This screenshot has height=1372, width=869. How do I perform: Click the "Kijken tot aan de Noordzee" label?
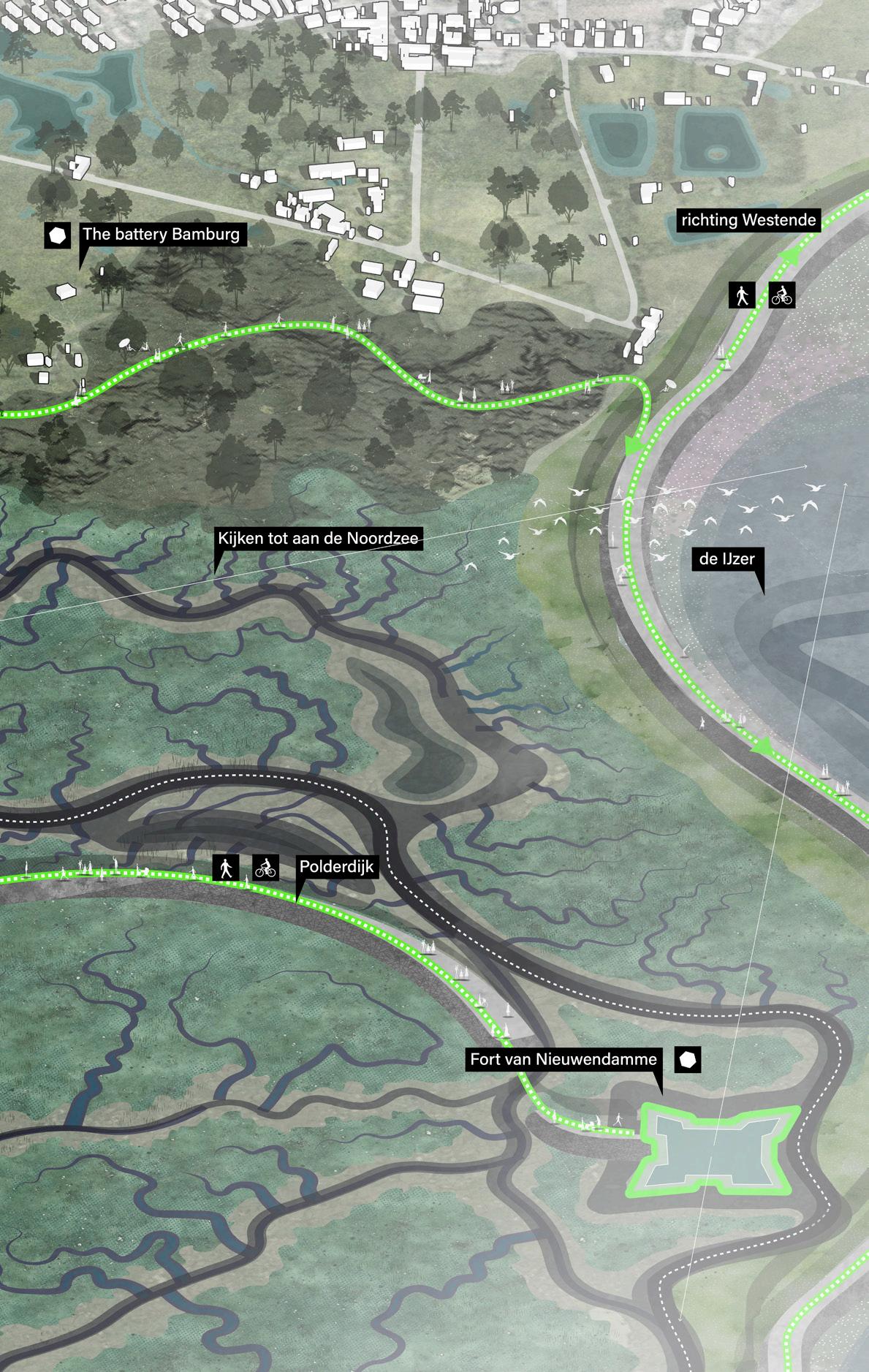[318, 539]
